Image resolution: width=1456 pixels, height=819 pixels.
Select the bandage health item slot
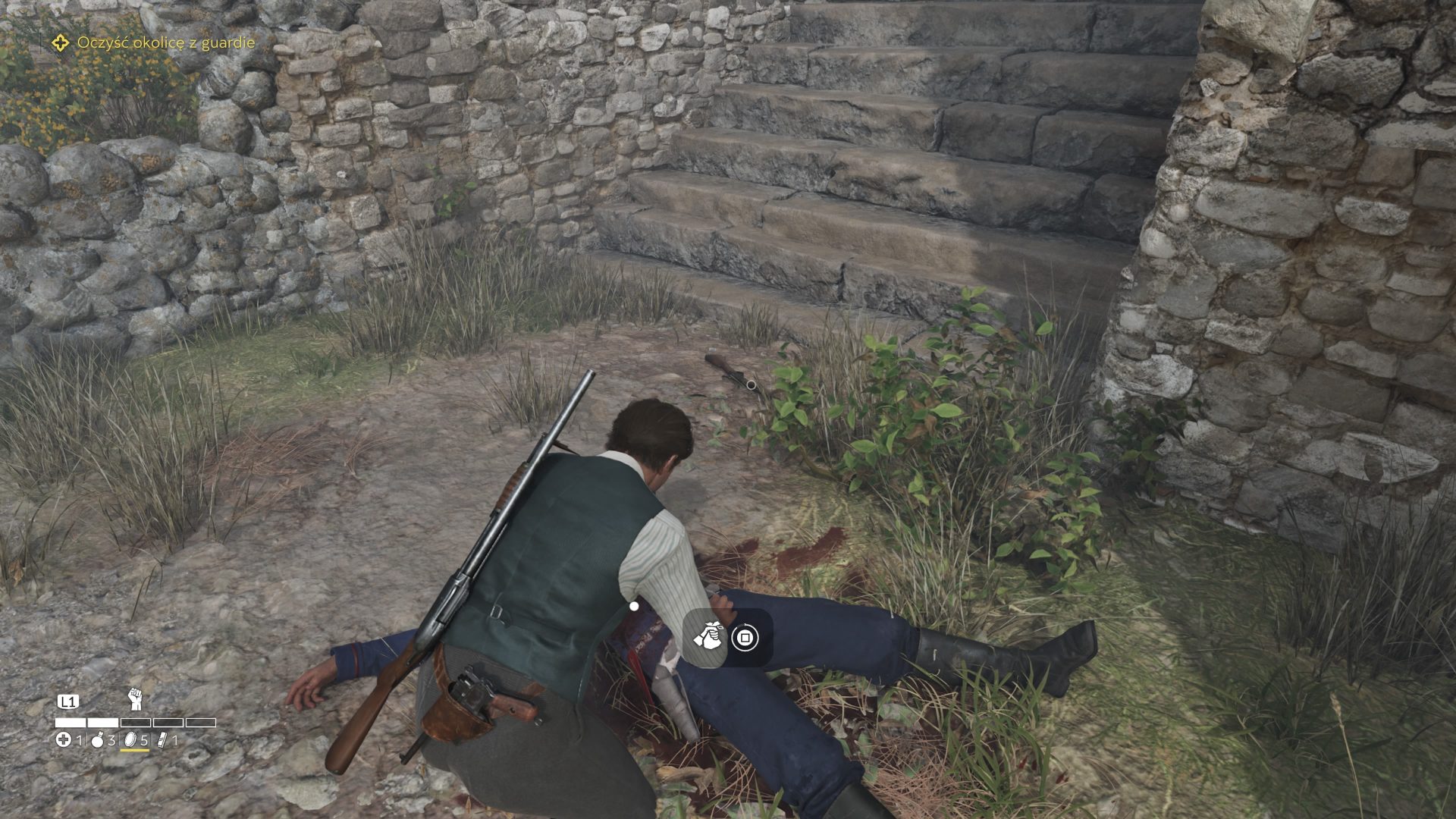click(x=64, y=740)
